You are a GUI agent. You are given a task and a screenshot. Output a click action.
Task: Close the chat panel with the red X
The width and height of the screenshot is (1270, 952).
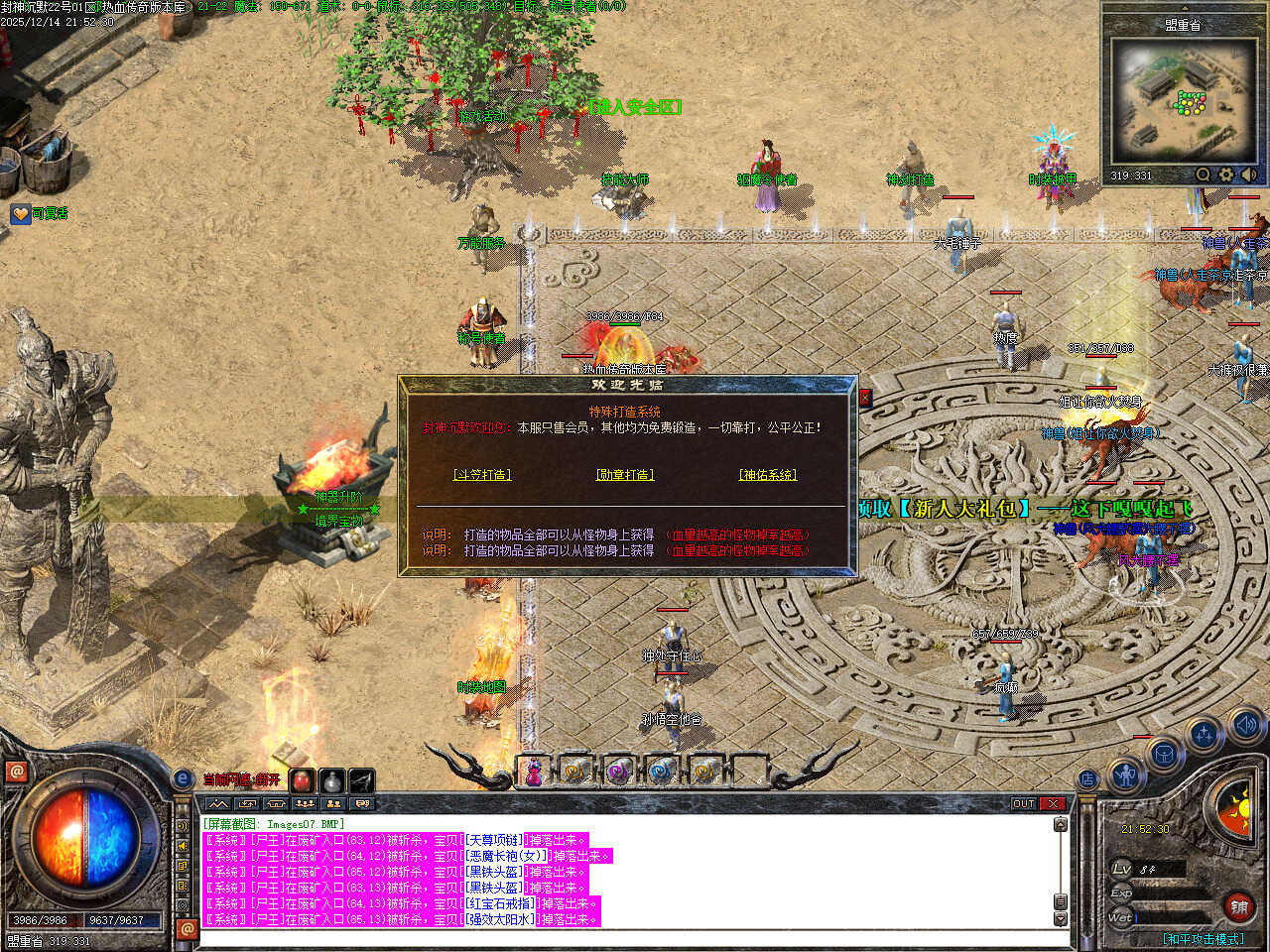pos(1053,803)
